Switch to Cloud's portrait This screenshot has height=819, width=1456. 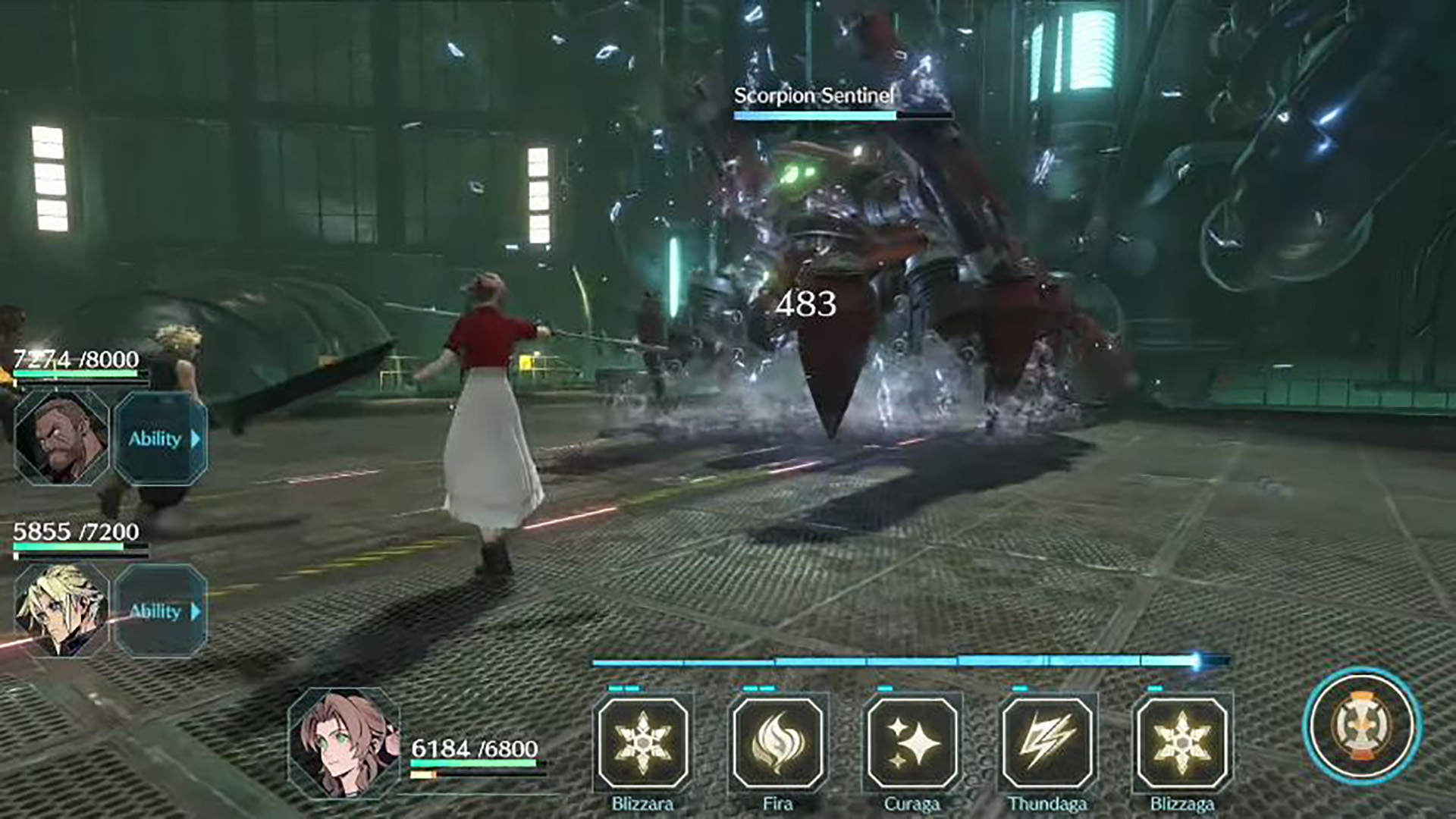[x=62, y=610]
